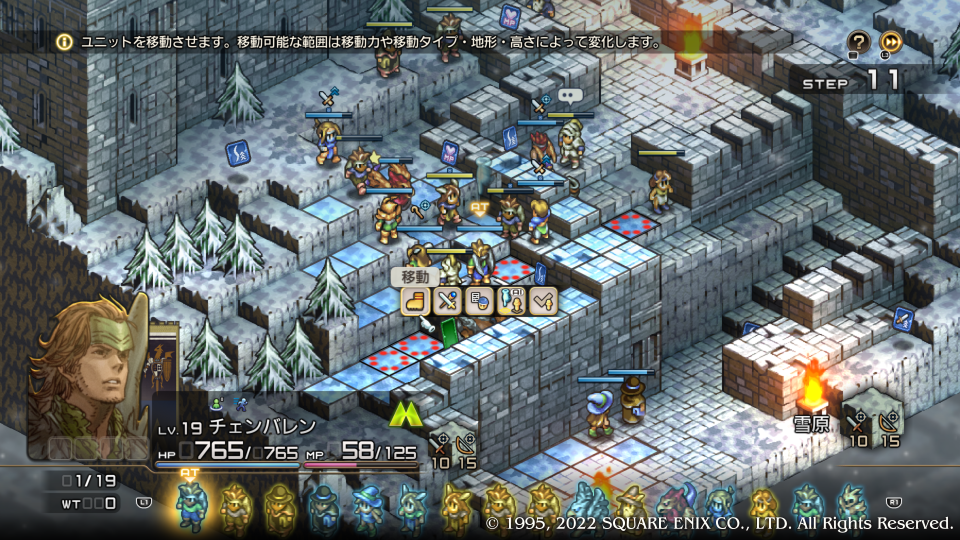Choose the checkmark end-turn command
The width and height of the screenshot is (960, 540).
pyautogui.click(x=543, y=300)
